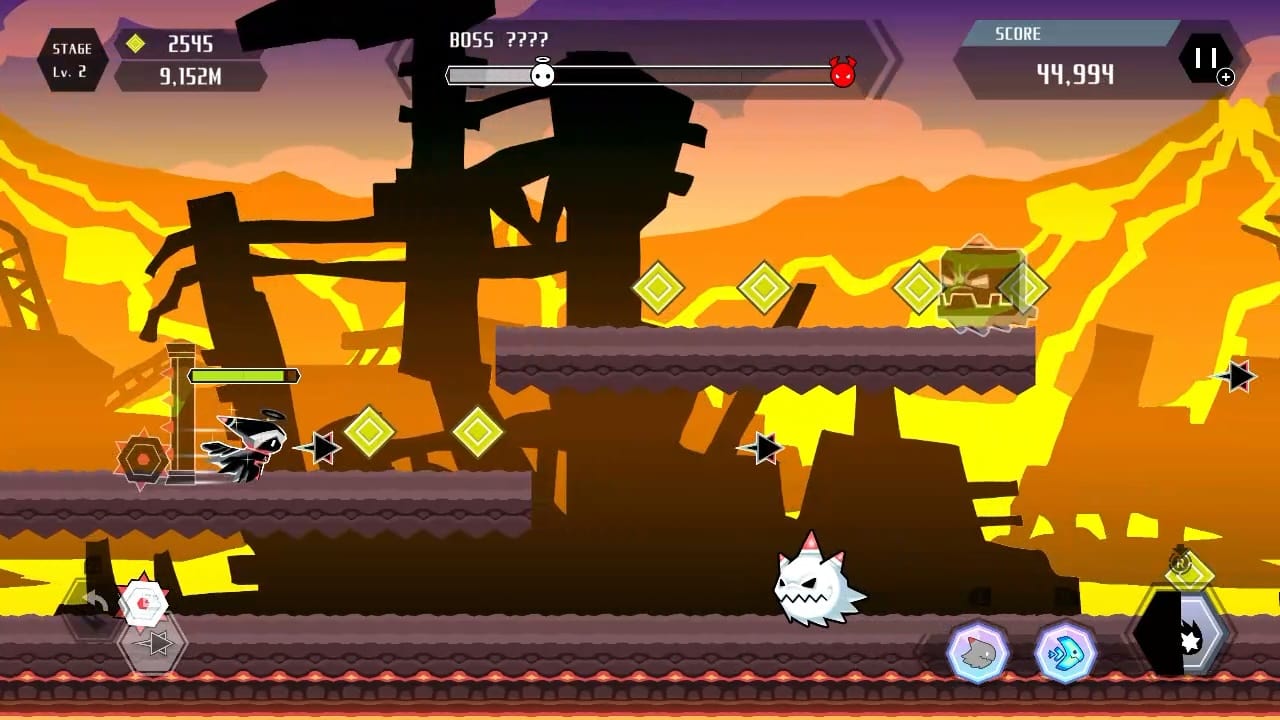The width and height of the screenshot is (1280, 720).
Task: Tap the plus icon beside the pause button
Action: click(x=1224, y=76)
